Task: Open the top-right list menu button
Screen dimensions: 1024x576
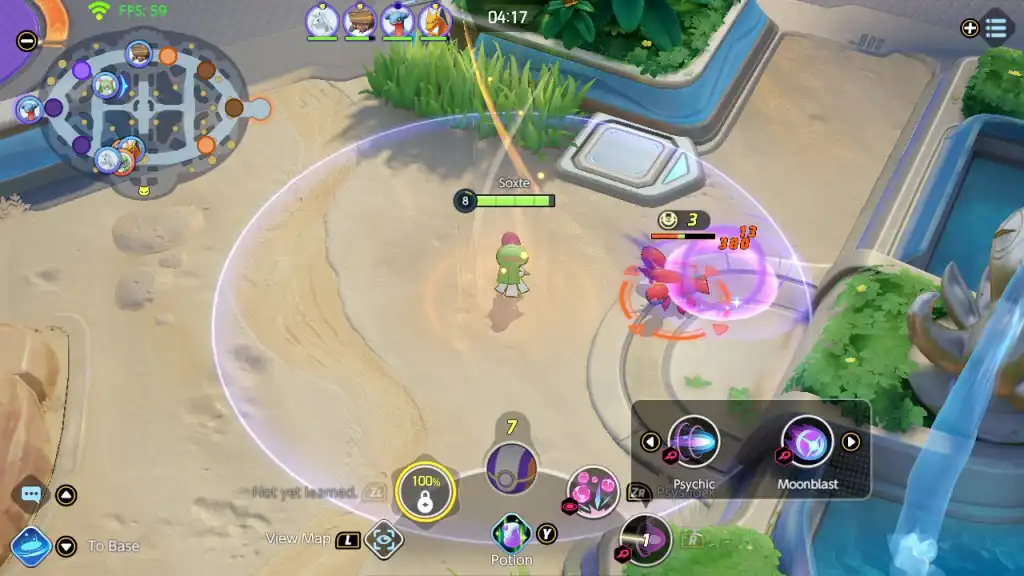Action: (x=996, y=28)
